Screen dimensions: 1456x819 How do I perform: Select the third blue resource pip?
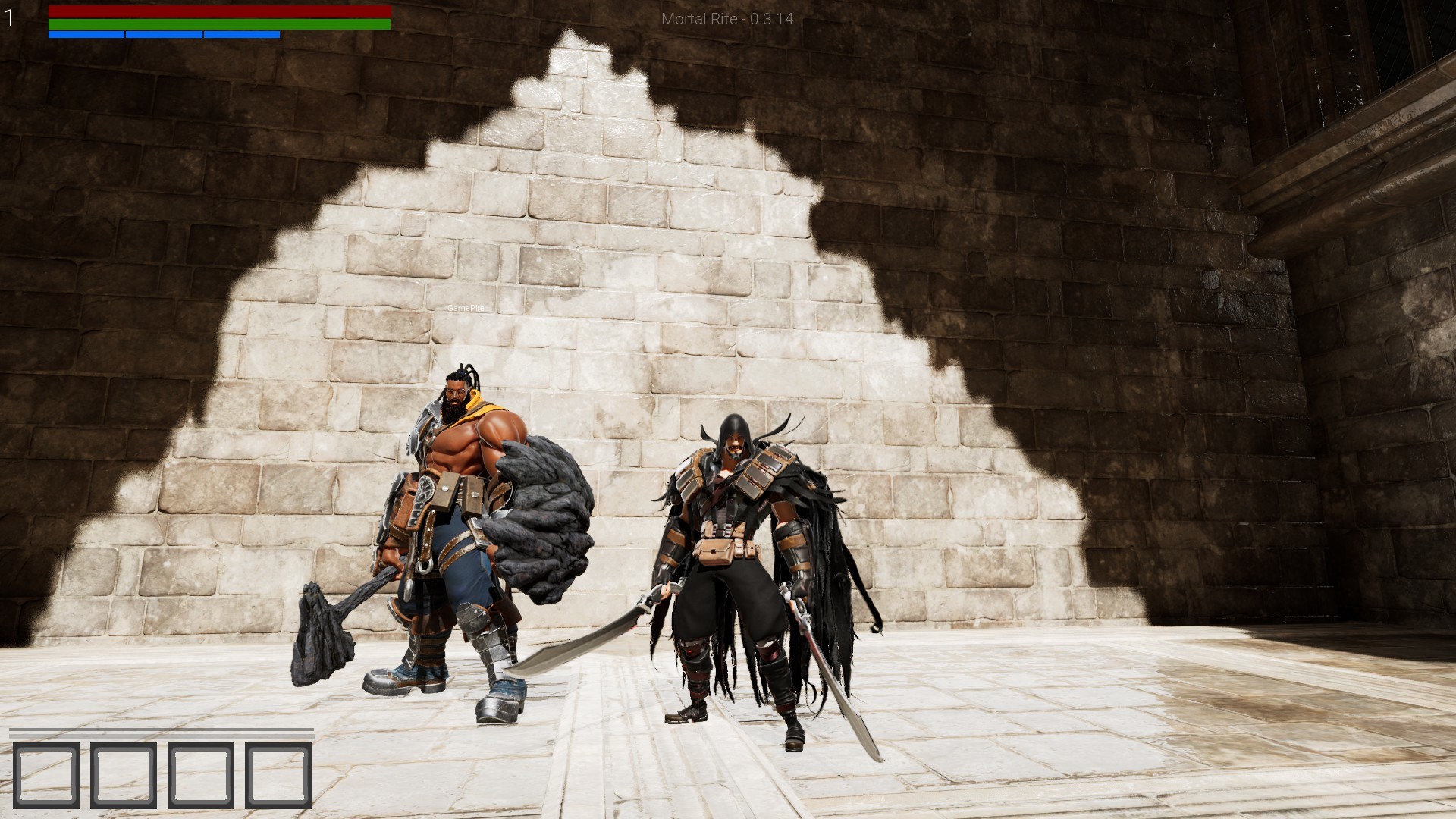(241, 34)
